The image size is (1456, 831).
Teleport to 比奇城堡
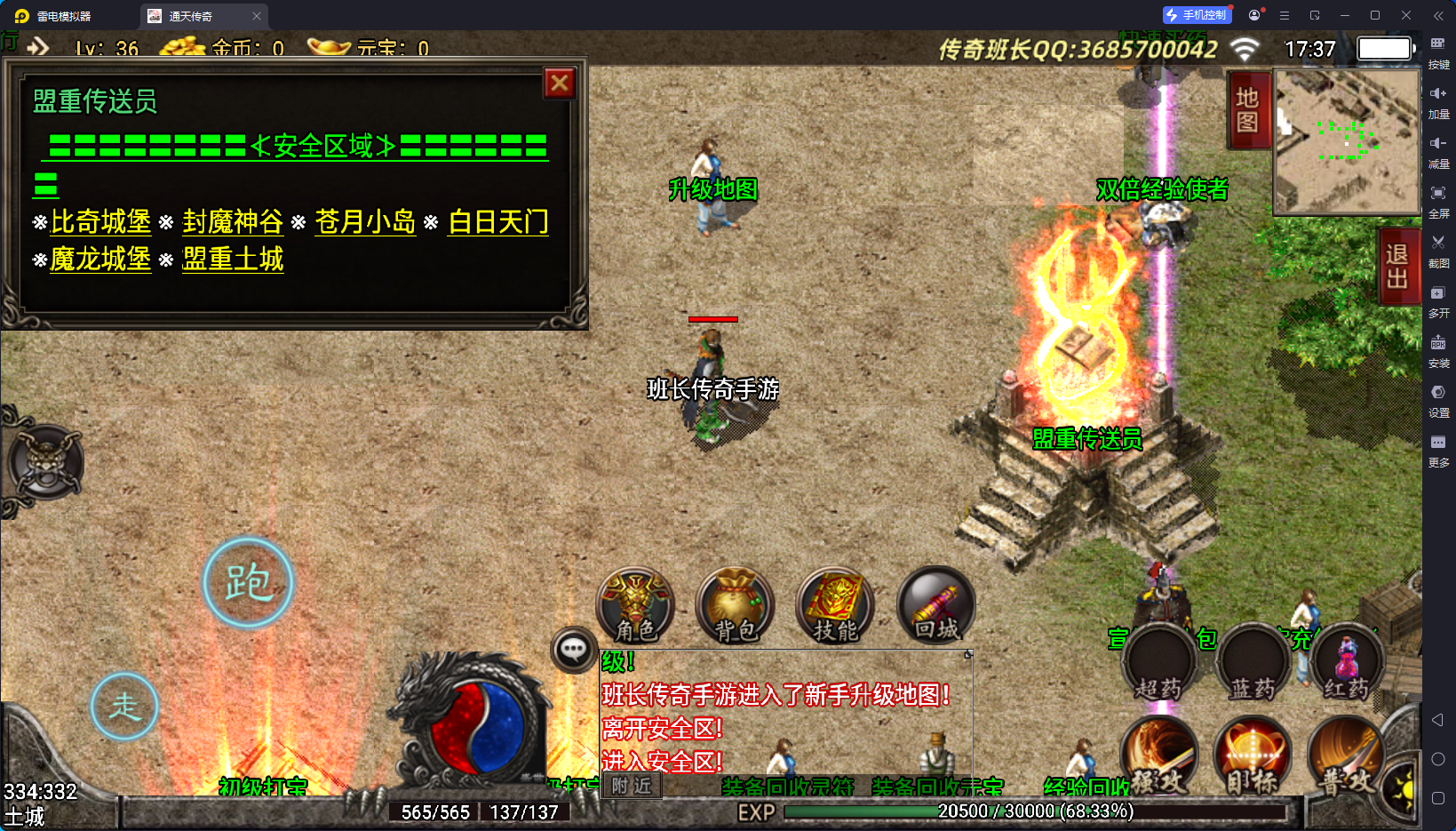[100, 221]
